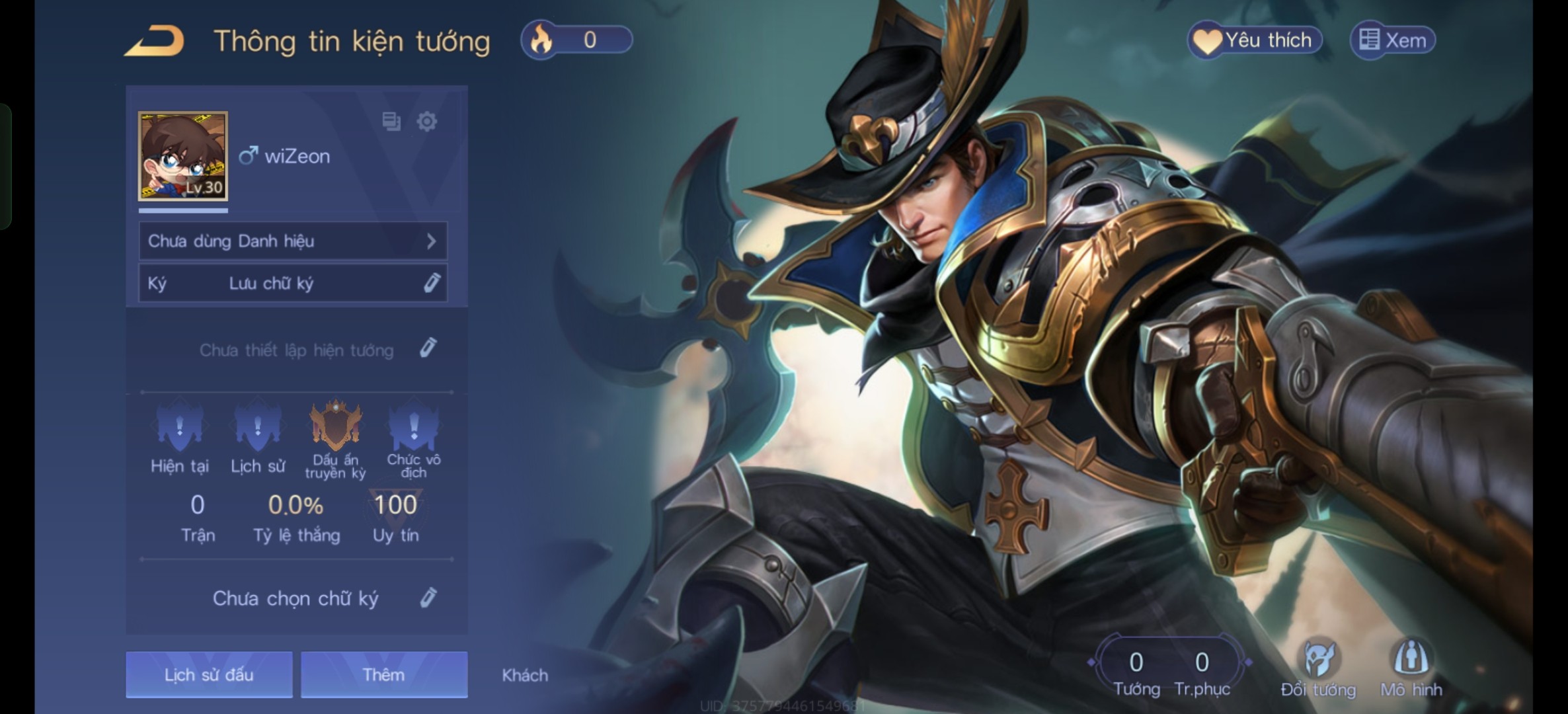
Task: Open the Chức vô địch badge
Action: point(414,426)
